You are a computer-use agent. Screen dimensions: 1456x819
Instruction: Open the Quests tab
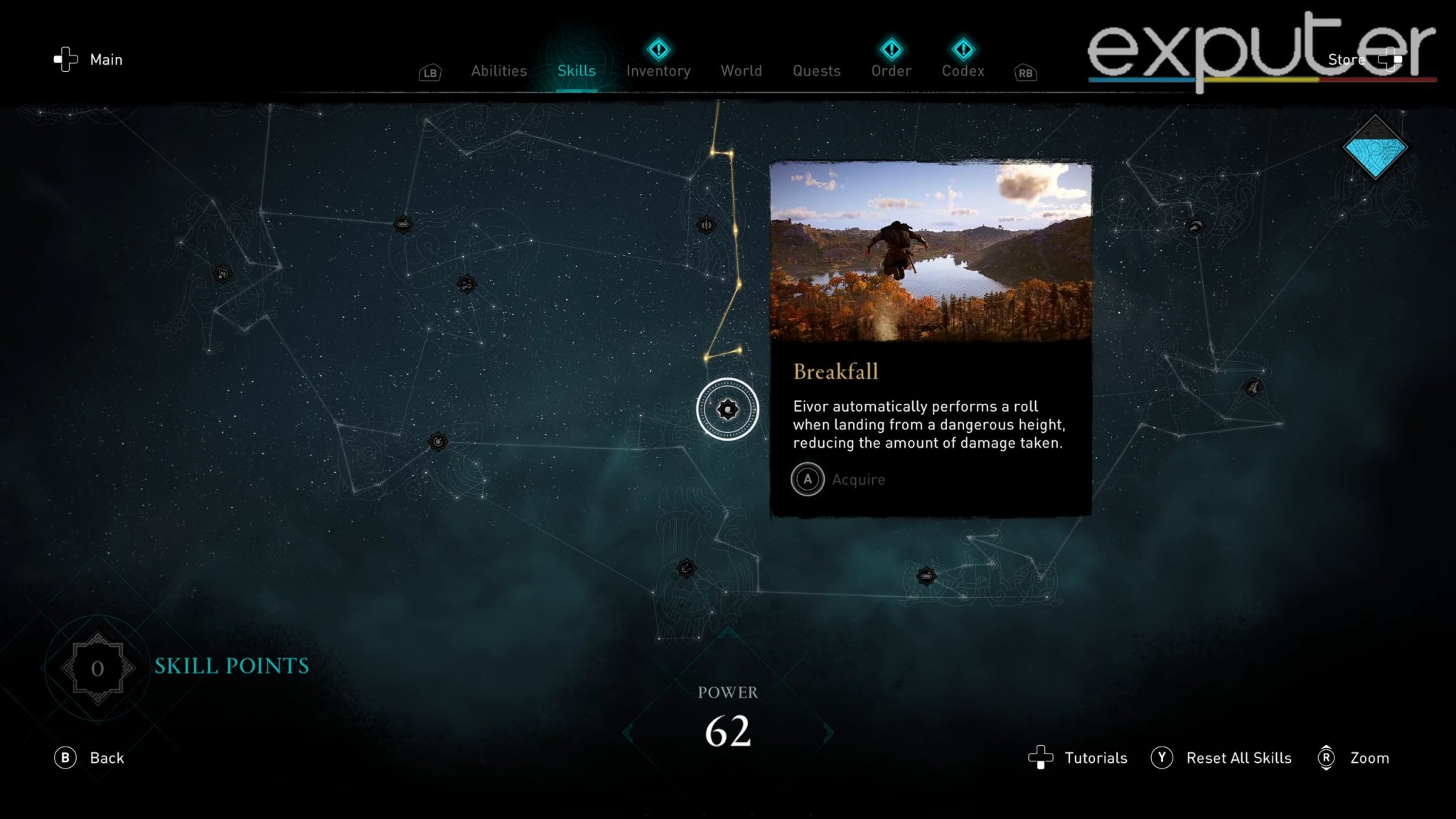click(815, 70)
